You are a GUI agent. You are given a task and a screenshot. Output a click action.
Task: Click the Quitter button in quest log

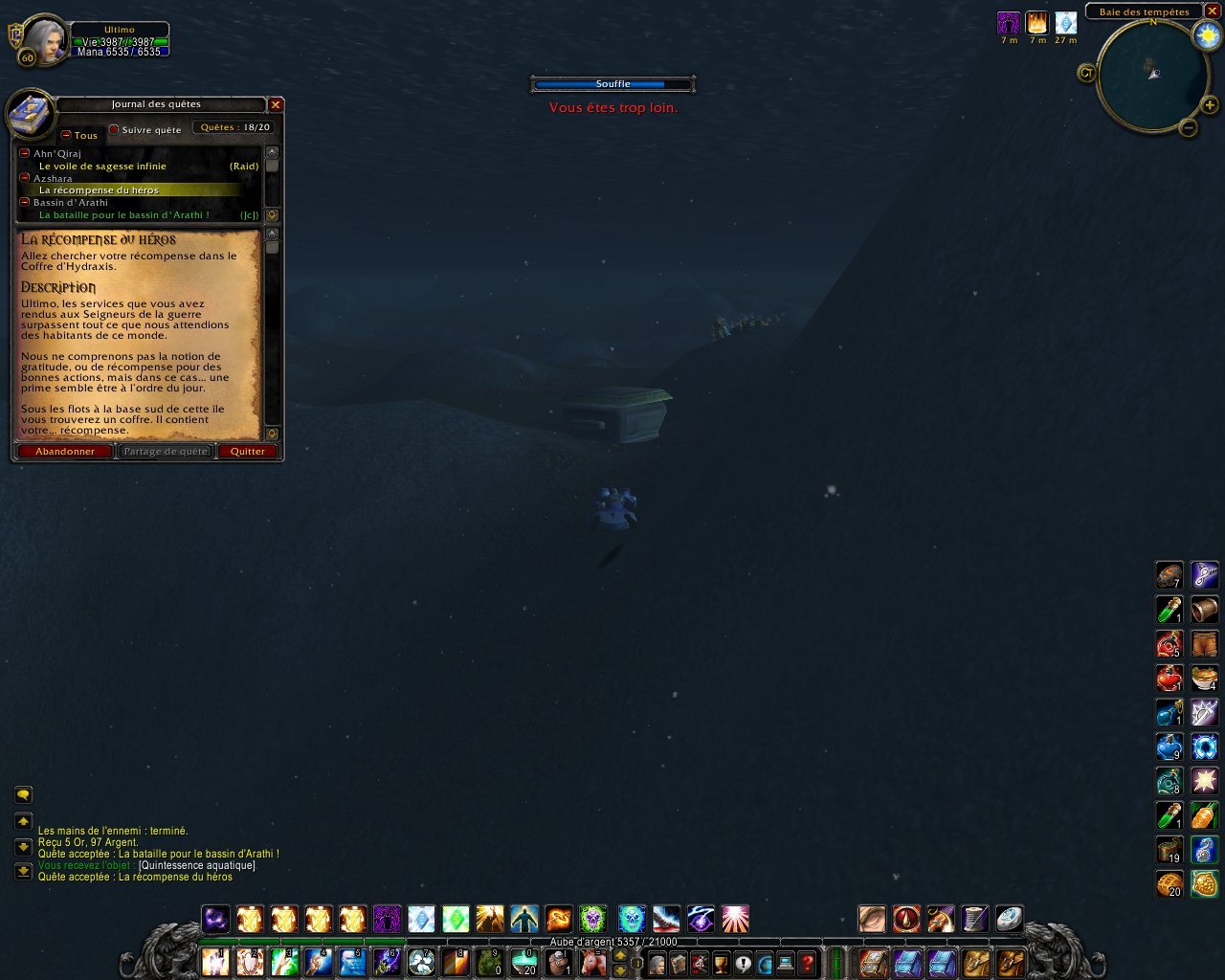tap(248, 451)
